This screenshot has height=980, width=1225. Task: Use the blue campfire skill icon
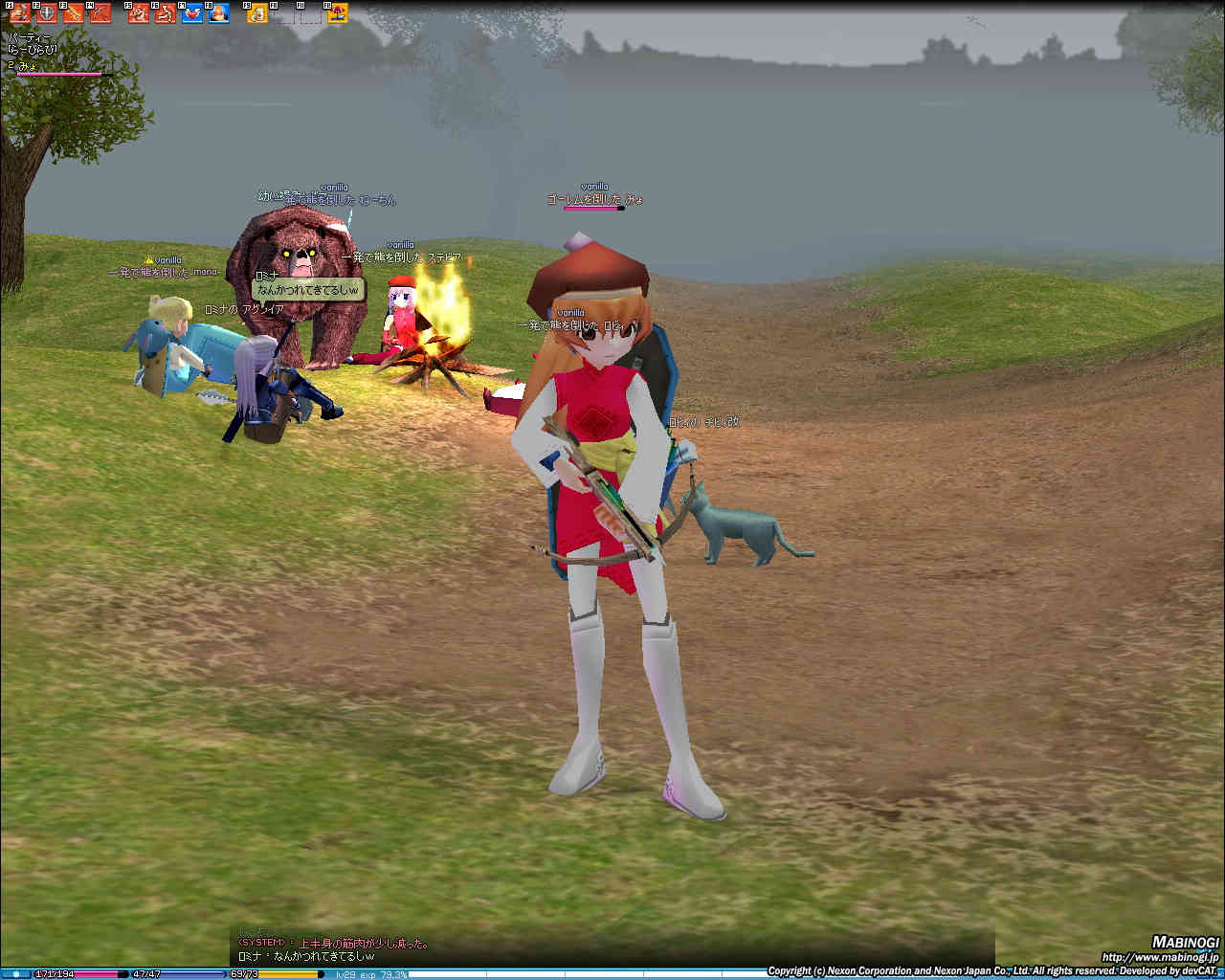(219, 13)
